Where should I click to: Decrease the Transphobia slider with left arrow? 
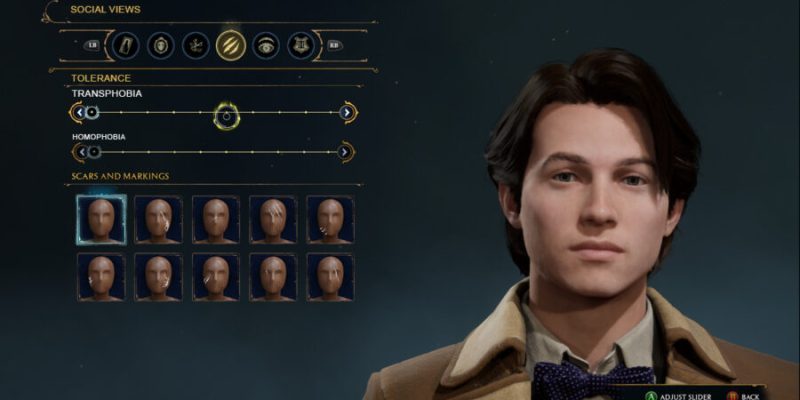tap(78, 112)
